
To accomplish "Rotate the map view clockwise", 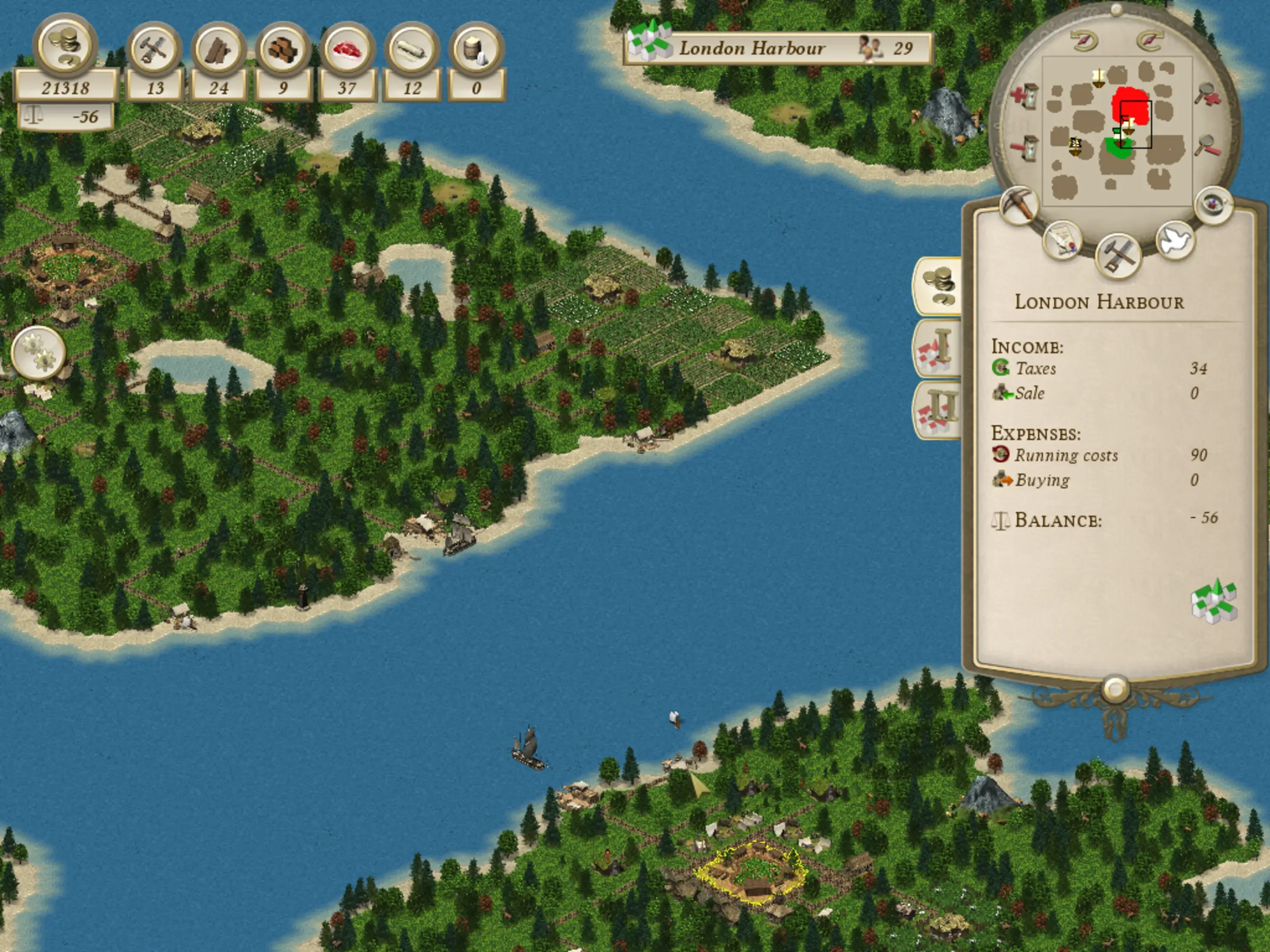I will click(x=1149, y=40).
